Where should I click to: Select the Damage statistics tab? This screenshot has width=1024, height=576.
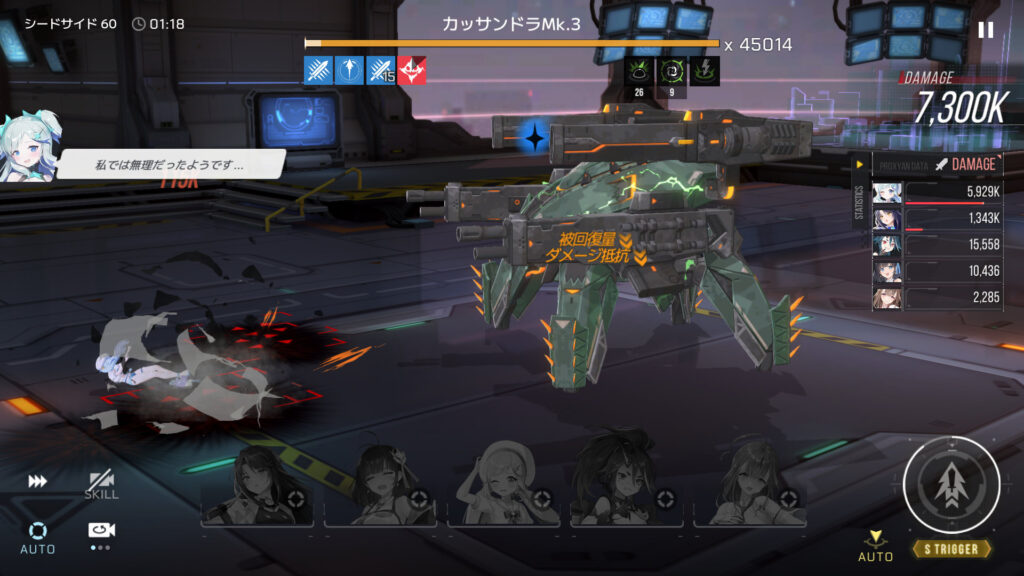pyautogui.click(x=966, y=164)
